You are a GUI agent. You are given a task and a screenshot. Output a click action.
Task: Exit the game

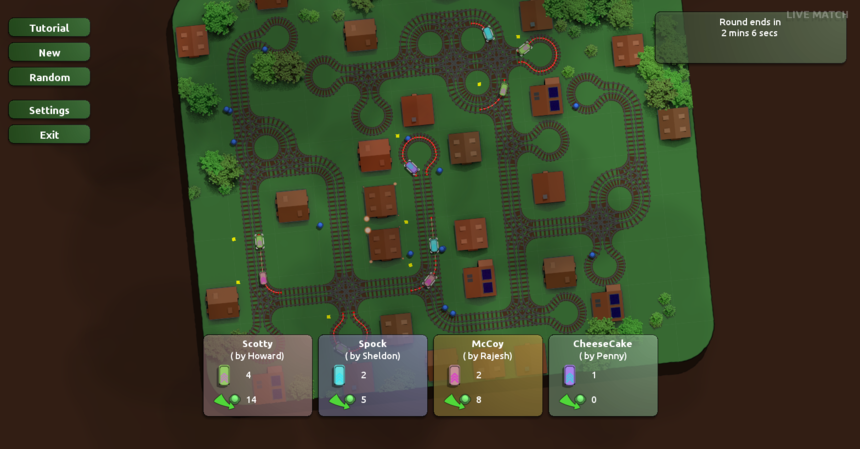(x=49, y=135)
